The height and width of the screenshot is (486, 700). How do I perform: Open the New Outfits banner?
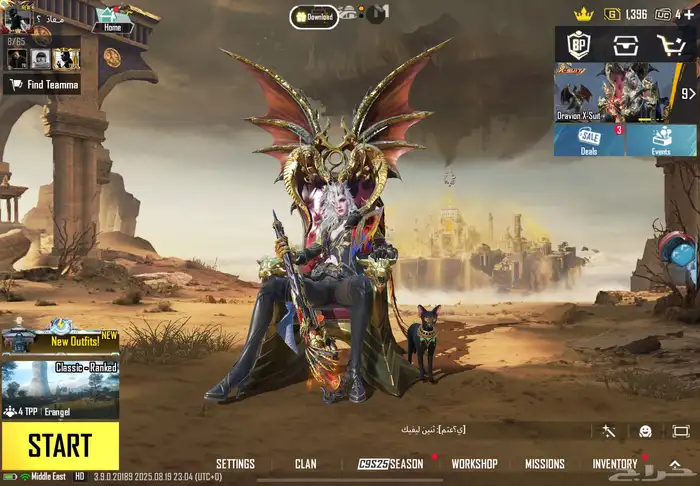tap(60, 340)
